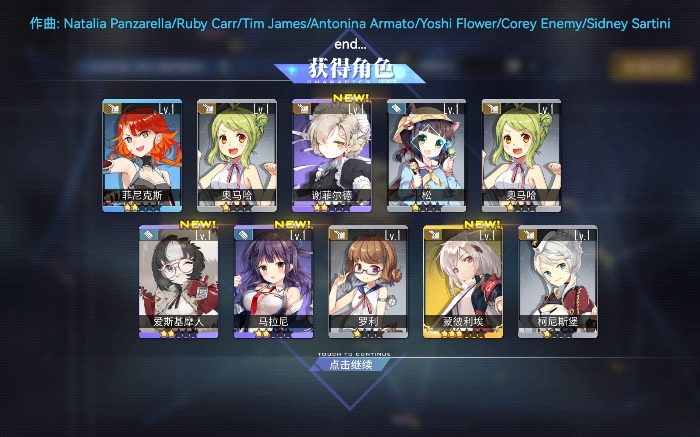This screenshot has width=700, height=437.
Task: Open the 爱斯基摩人 character card
Action: tap(178, 282)
